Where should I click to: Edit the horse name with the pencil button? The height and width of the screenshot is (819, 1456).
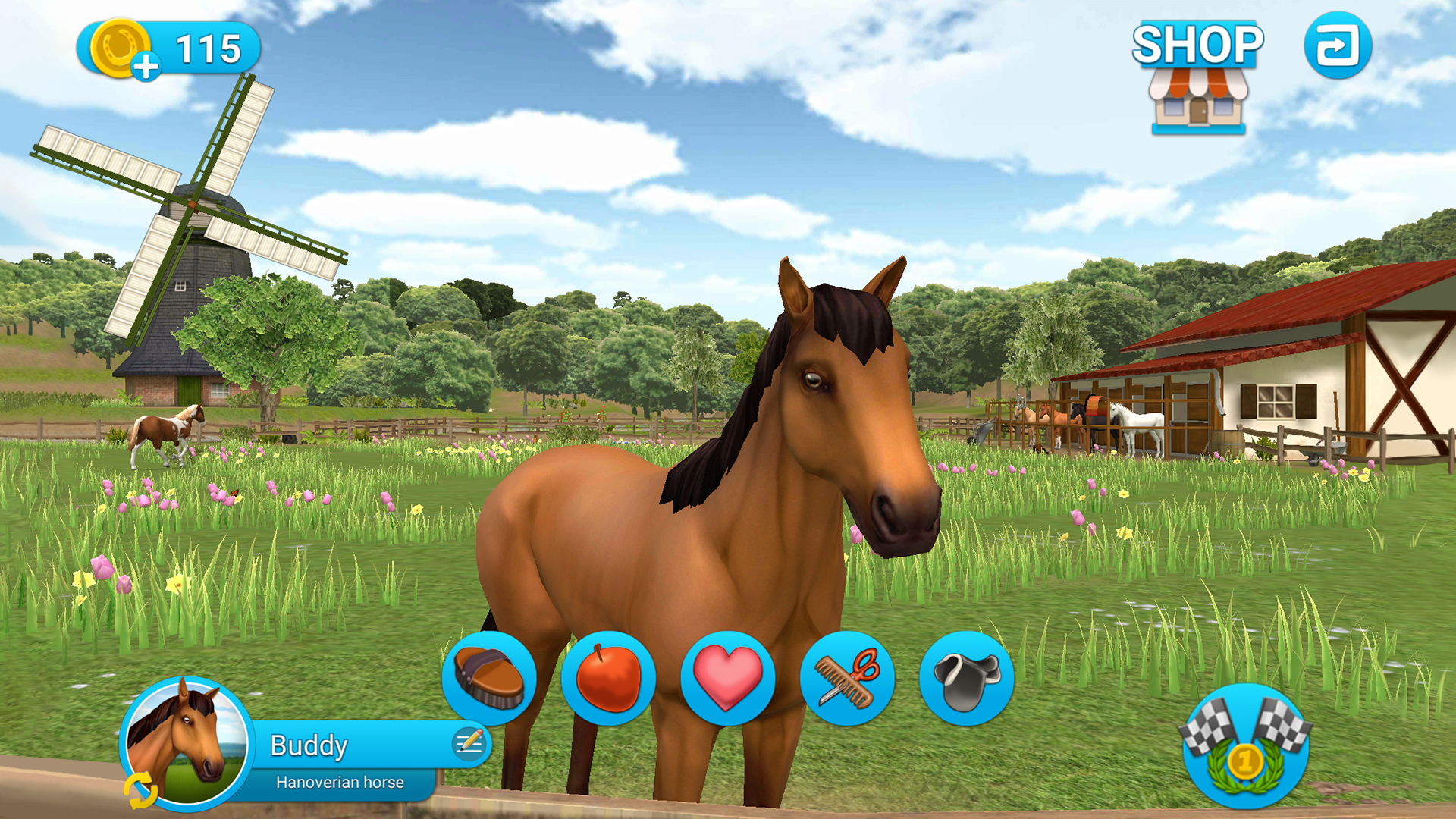tap(470, 743)
